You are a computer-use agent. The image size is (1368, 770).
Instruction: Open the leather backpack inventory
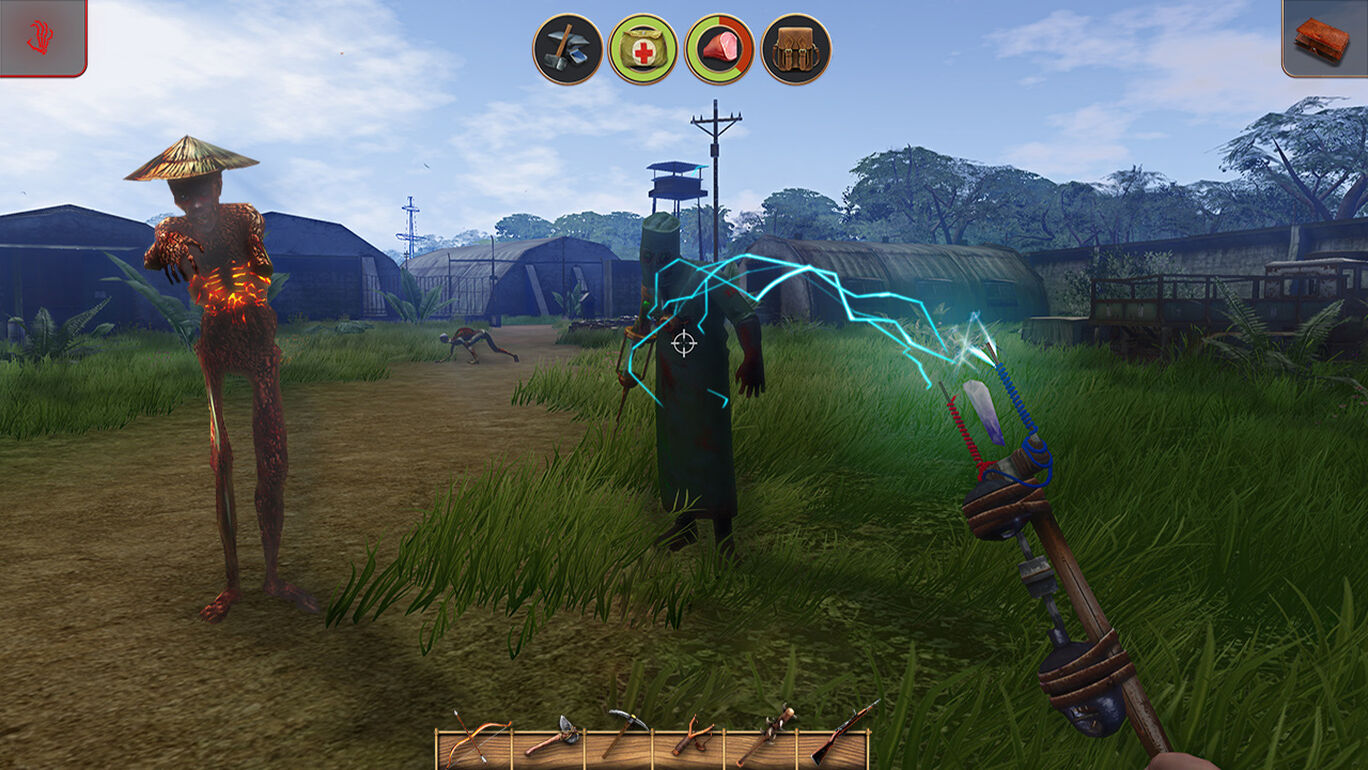point(796,49)
